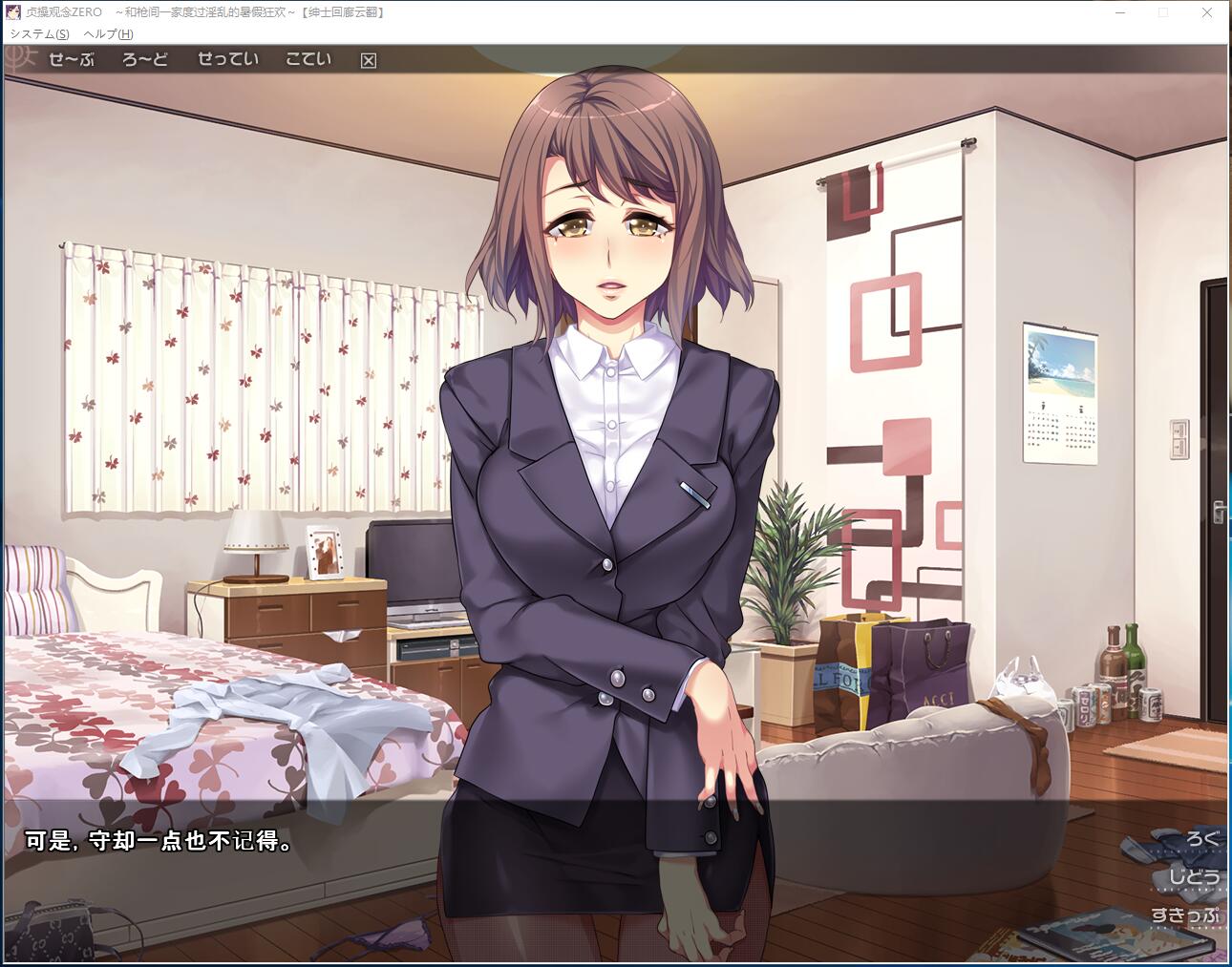Screen dimensions: 1232x967
Task: Close the top menu bar with X
Action: click(369, 60)
